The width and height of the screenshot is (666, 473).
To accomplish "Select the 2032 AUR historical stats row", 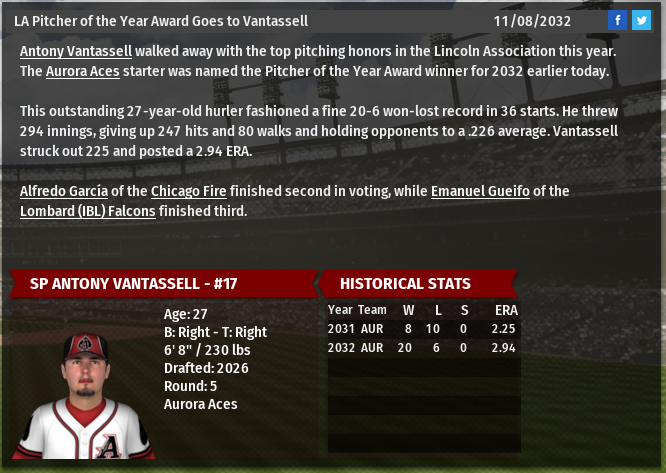I will [x=423, y=346].
